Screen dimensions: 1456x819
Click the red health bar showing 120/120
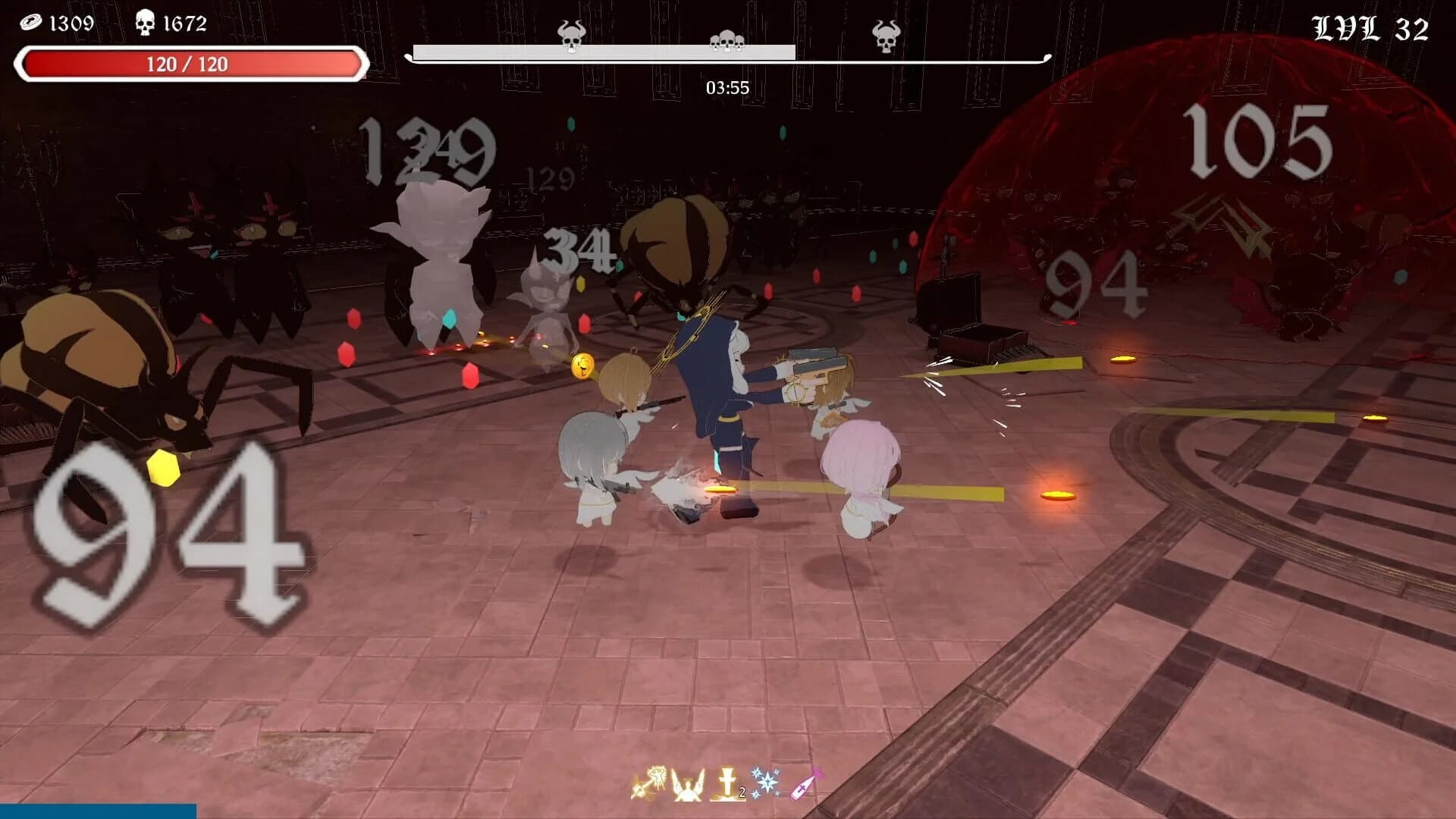[190, 63]
